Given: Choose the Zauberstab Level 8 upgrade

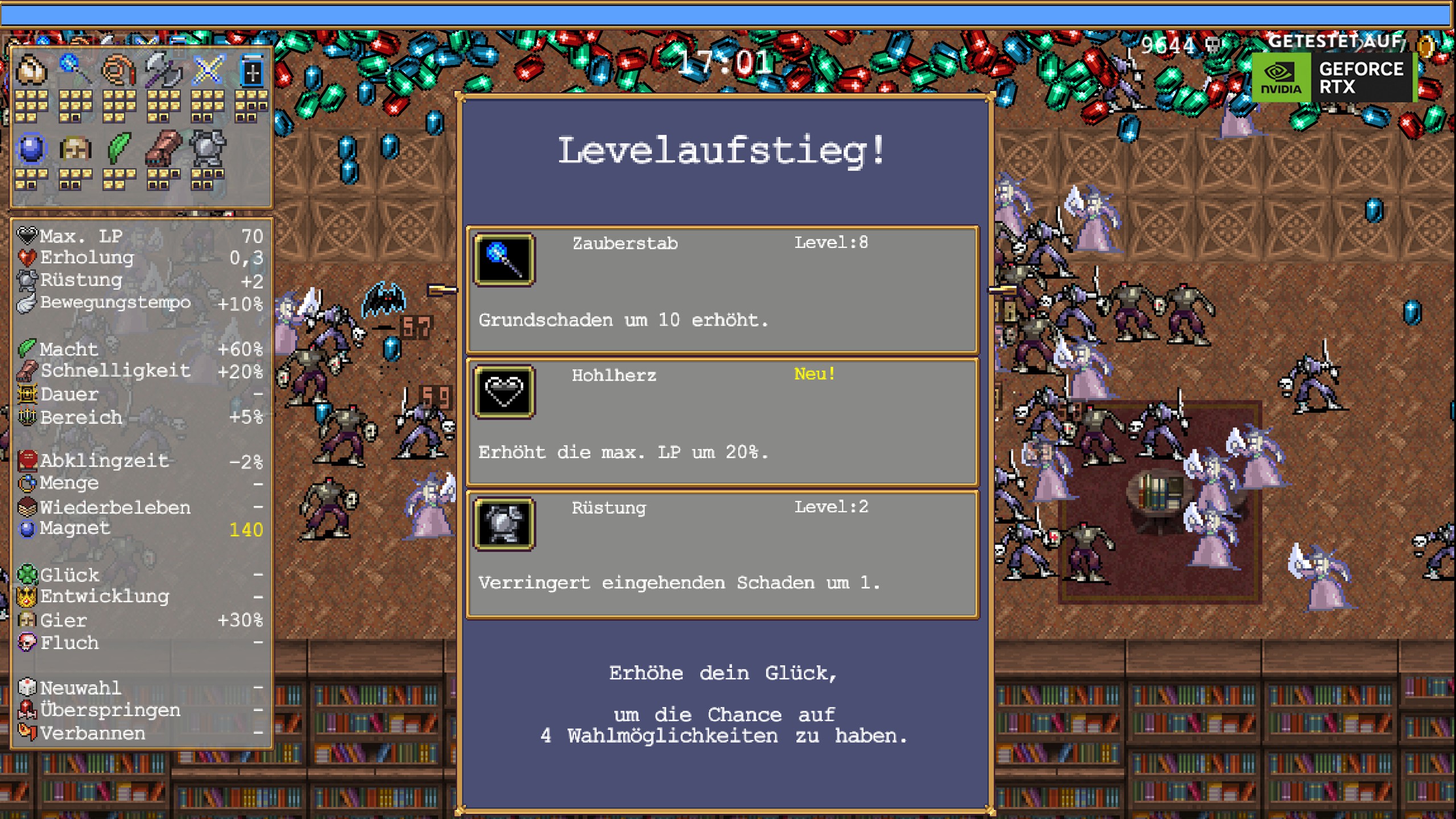Looking at the screenshot, I should 723,290.
